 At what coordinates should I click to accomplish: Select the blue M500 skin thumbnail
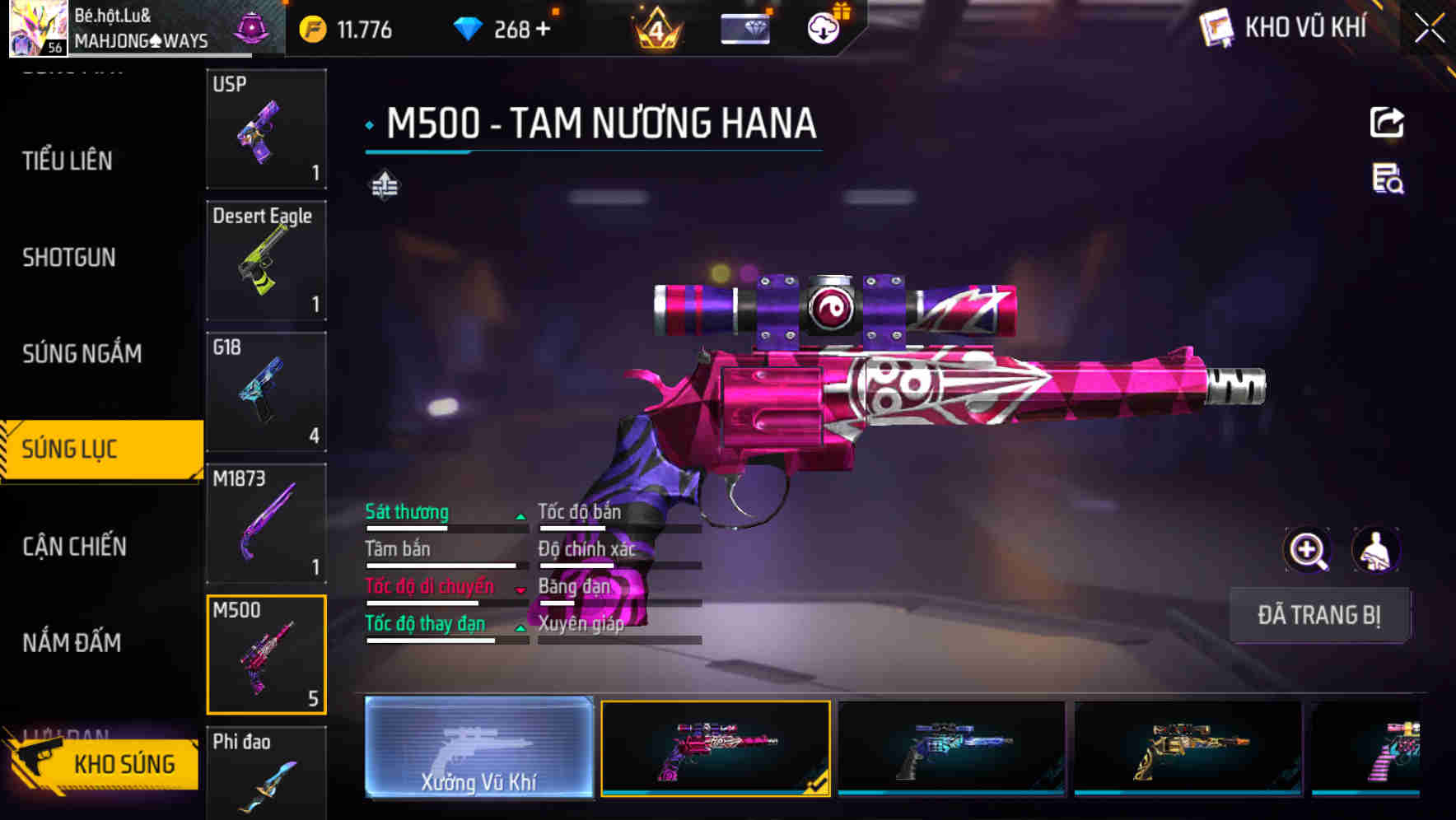pos(951,748)
